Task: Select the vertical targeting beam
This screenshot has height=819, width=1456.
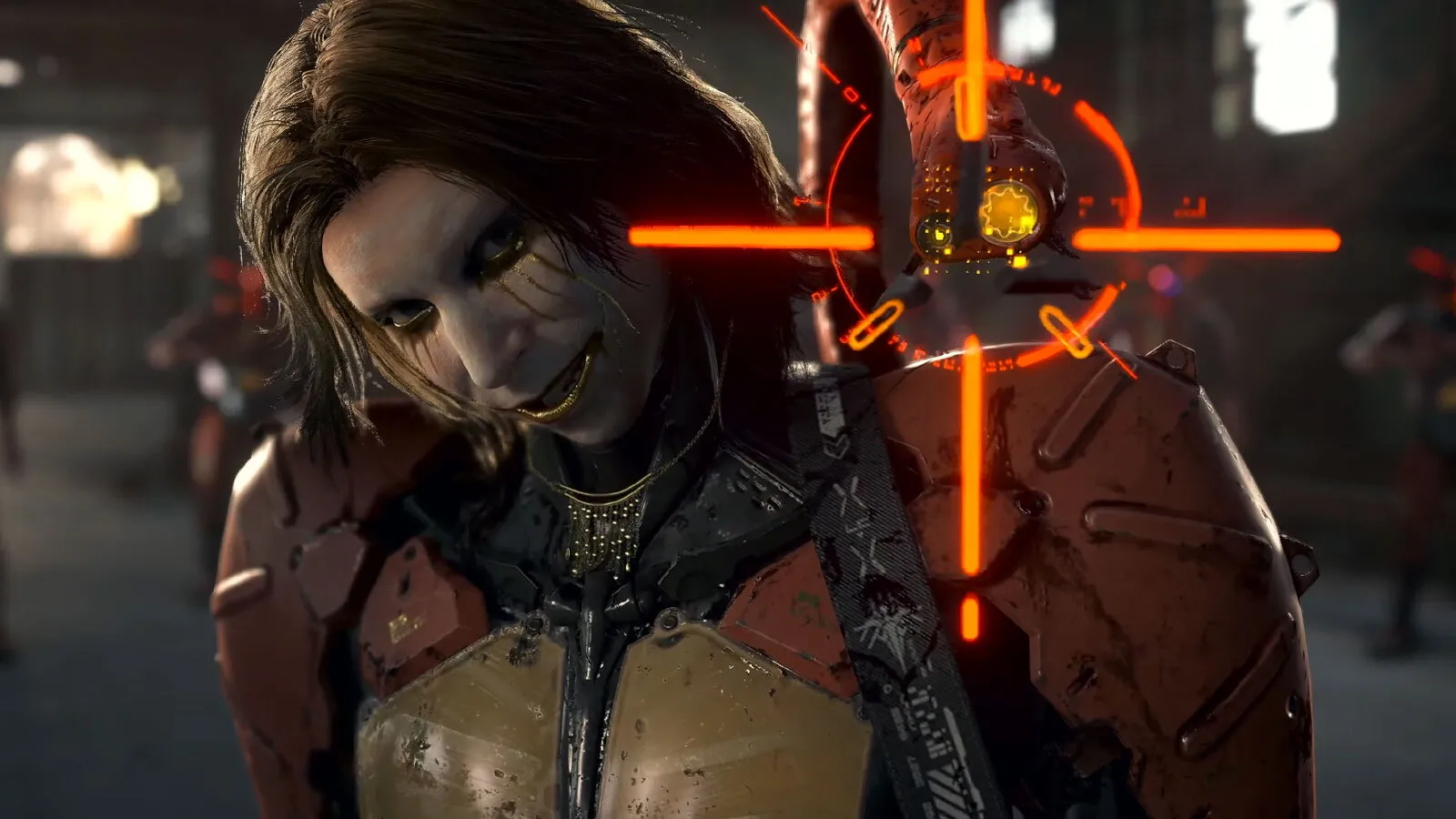Action: pos(971,546)
